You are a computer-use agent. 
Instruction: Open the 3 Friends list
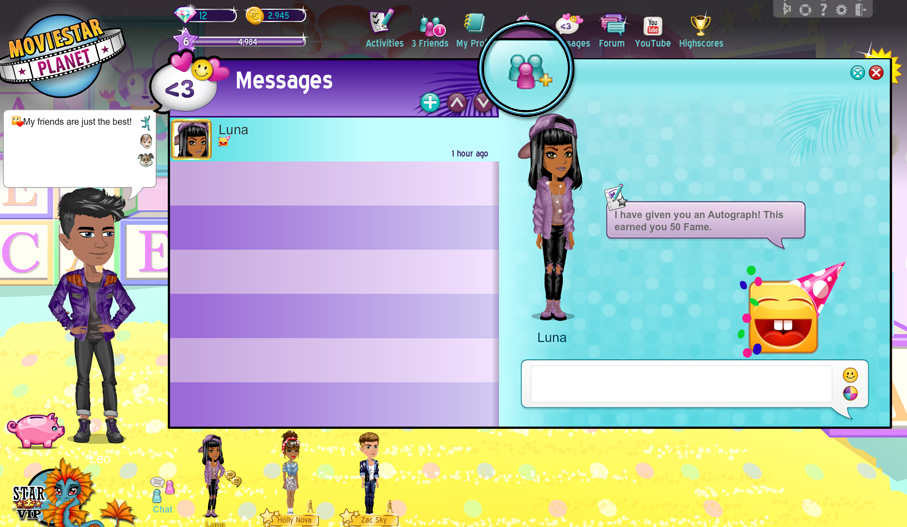(430, 30)
